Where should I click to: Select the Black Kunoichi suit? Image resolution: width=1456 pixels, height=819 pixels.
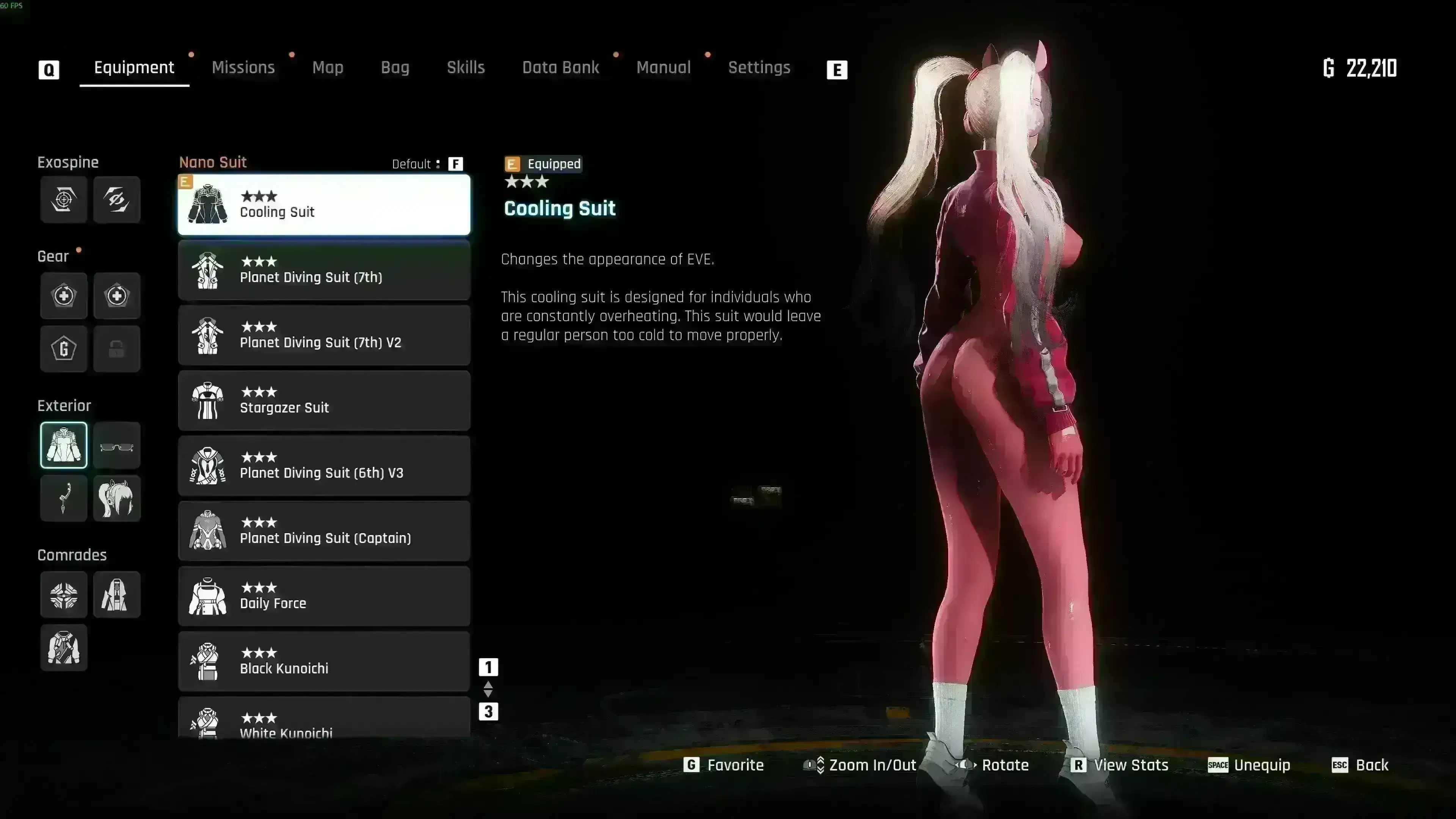click(x=324, y=661)
